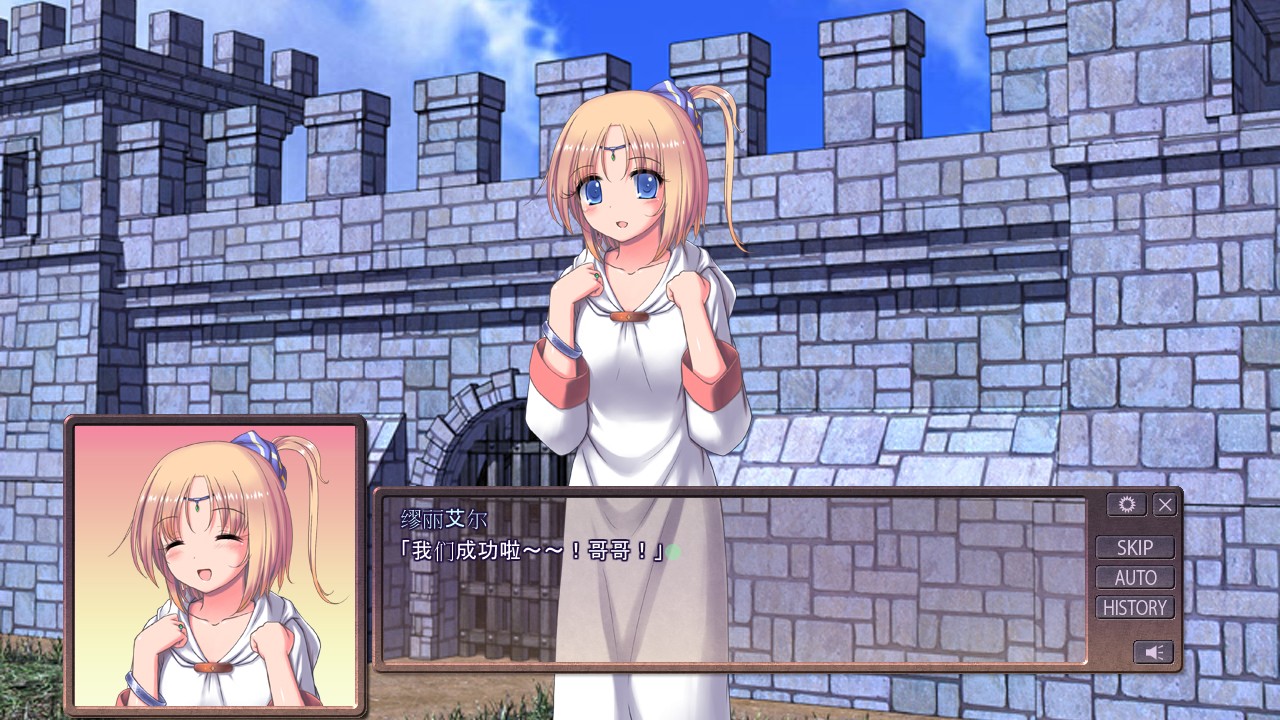The image size is (1280, 720).
Task: Open the dialogue HISTORY log
Action: [1135, 607]
